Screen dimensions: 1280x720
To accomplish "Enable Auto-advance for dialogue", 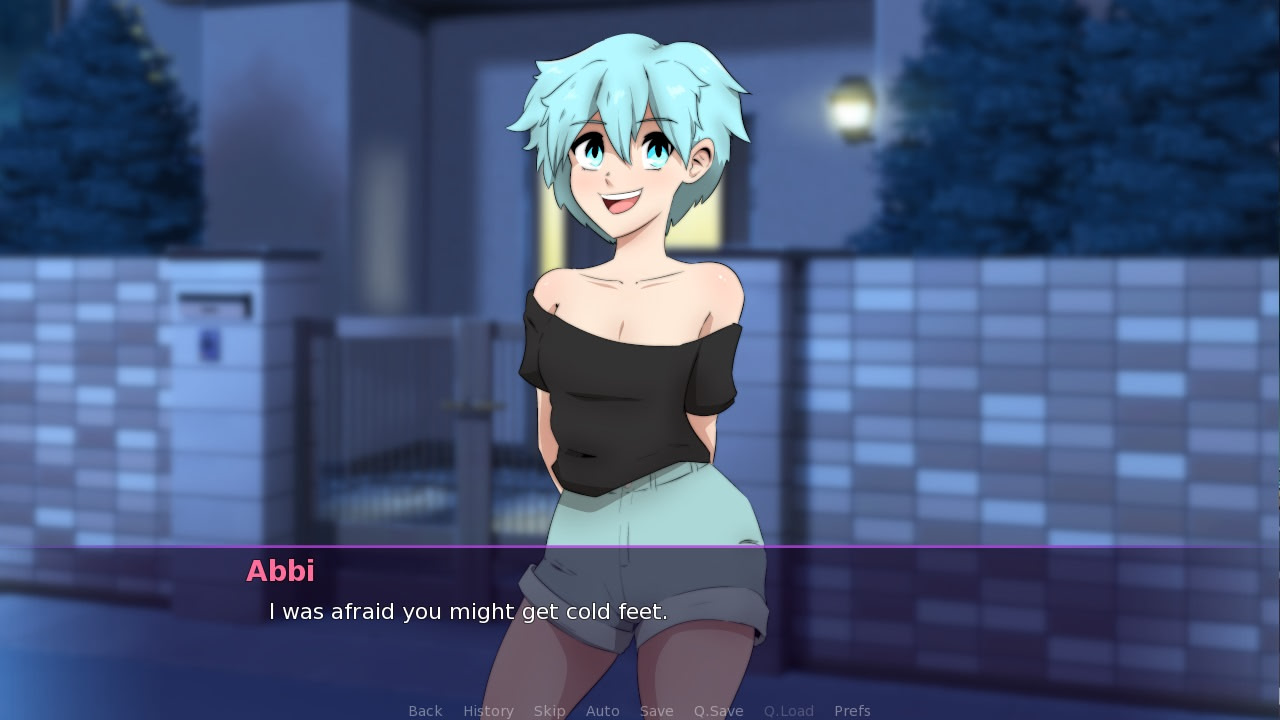I will [602, 711].
